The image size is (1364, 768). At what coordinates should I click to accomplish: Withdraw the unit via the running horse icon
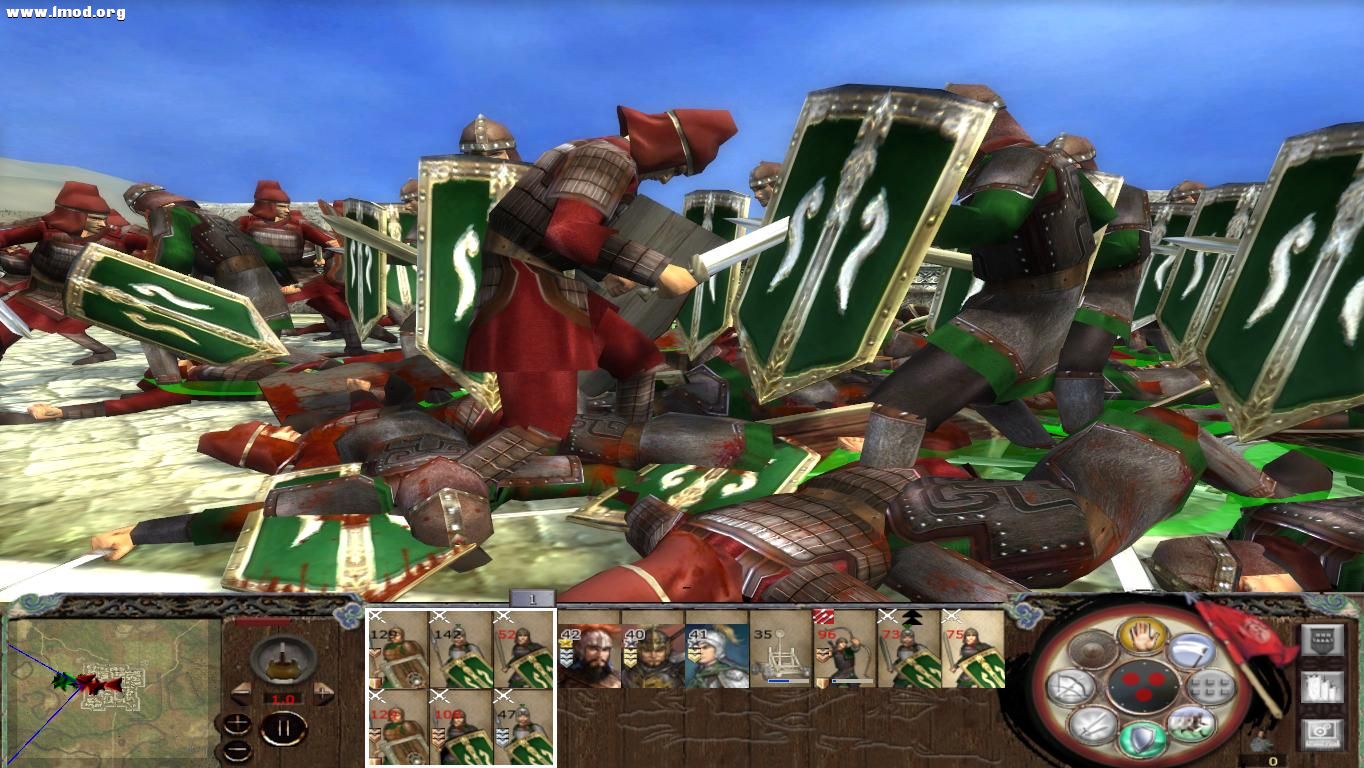(x=1190, y=724)
